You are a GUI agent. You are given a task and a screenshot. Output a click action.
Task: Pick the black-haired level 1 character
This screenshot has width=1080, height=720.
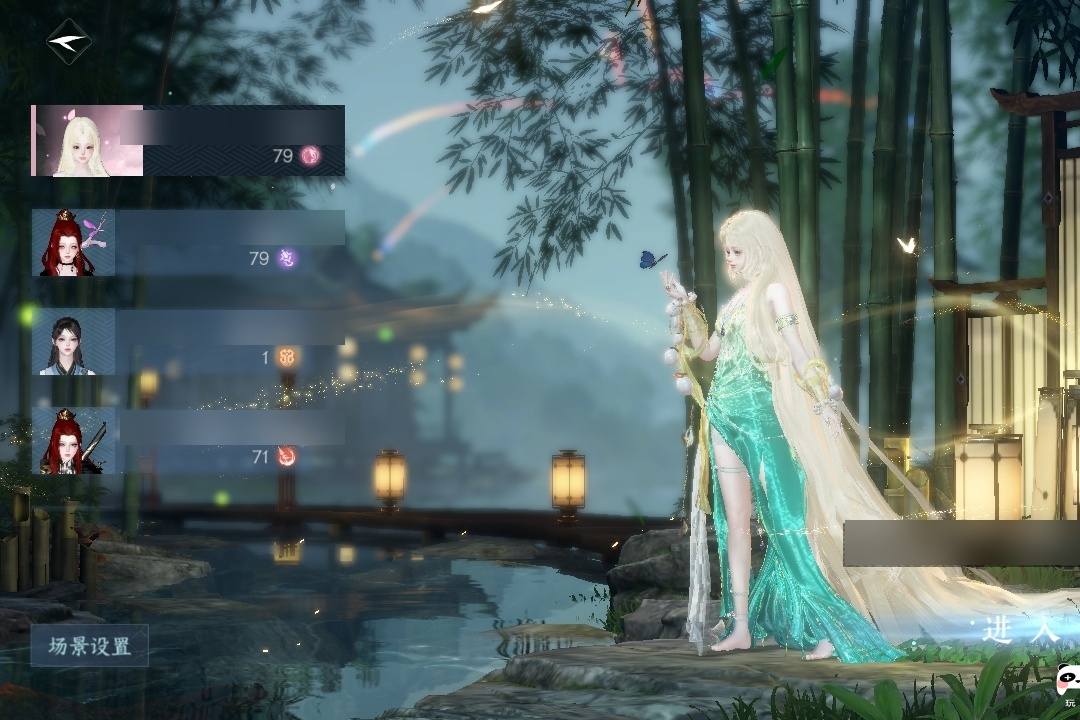[x=188, y=342]
